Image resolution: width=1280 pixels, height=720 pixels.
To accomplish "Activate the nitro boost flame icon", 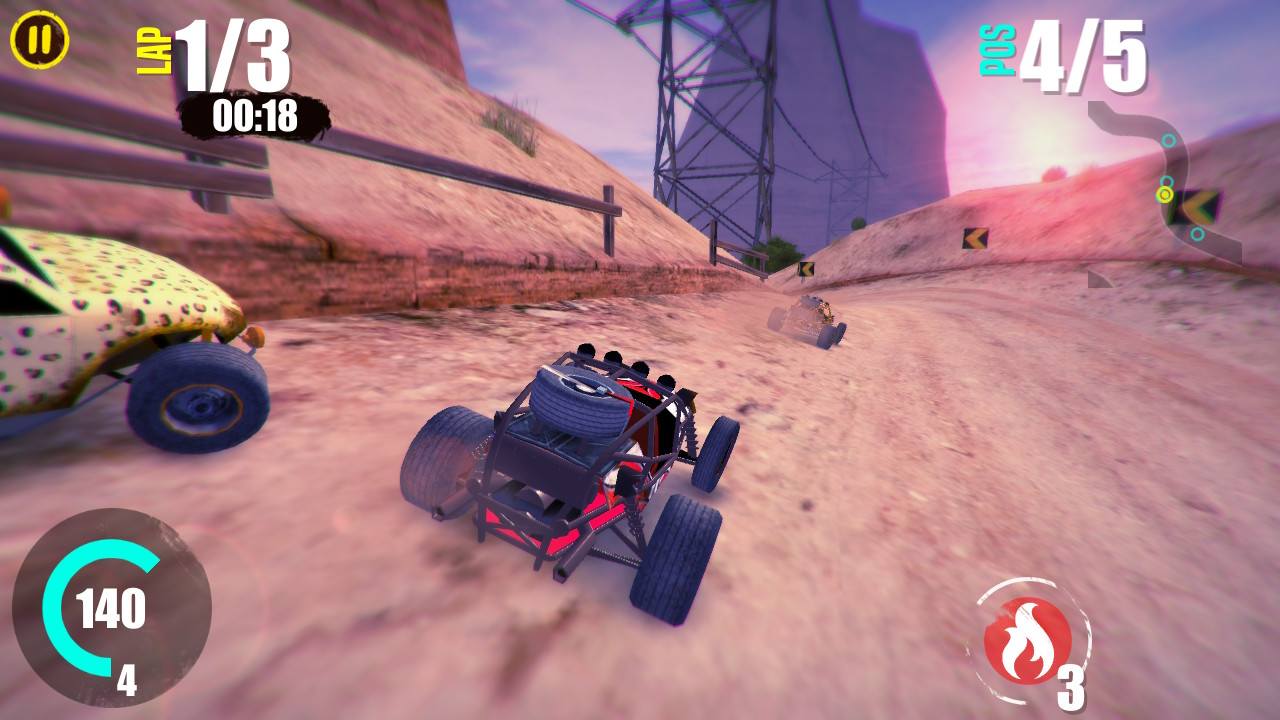I will coord(1029,638).
